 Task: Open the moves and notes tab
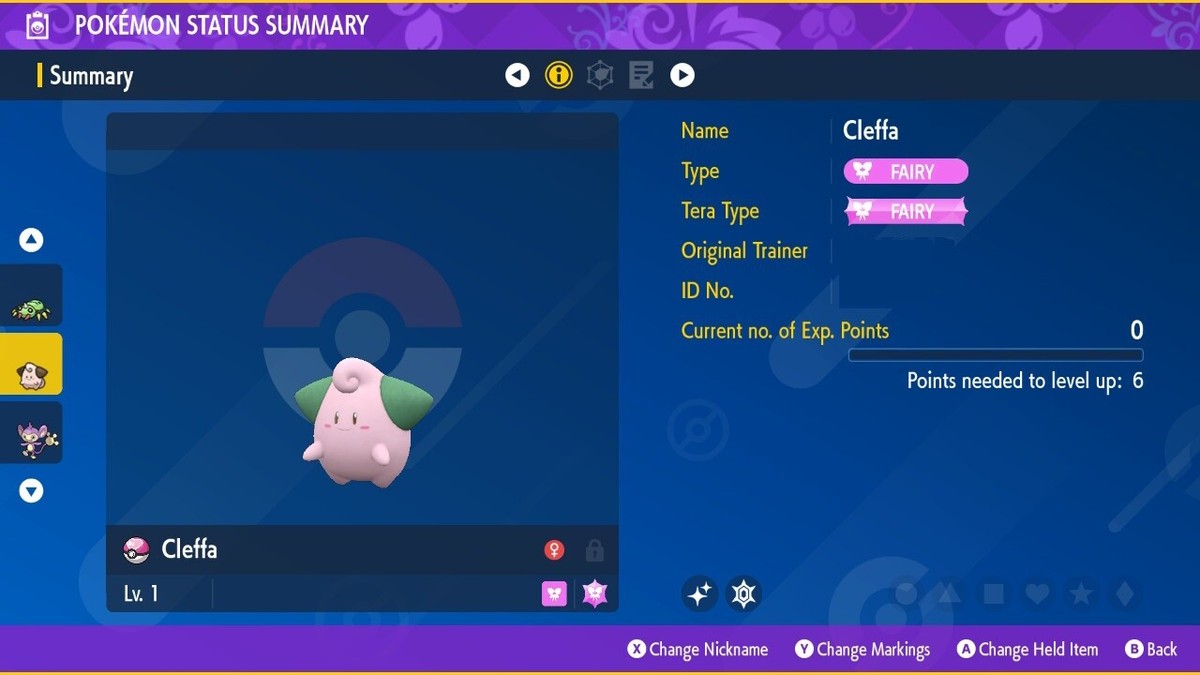[x=641, y=75]
